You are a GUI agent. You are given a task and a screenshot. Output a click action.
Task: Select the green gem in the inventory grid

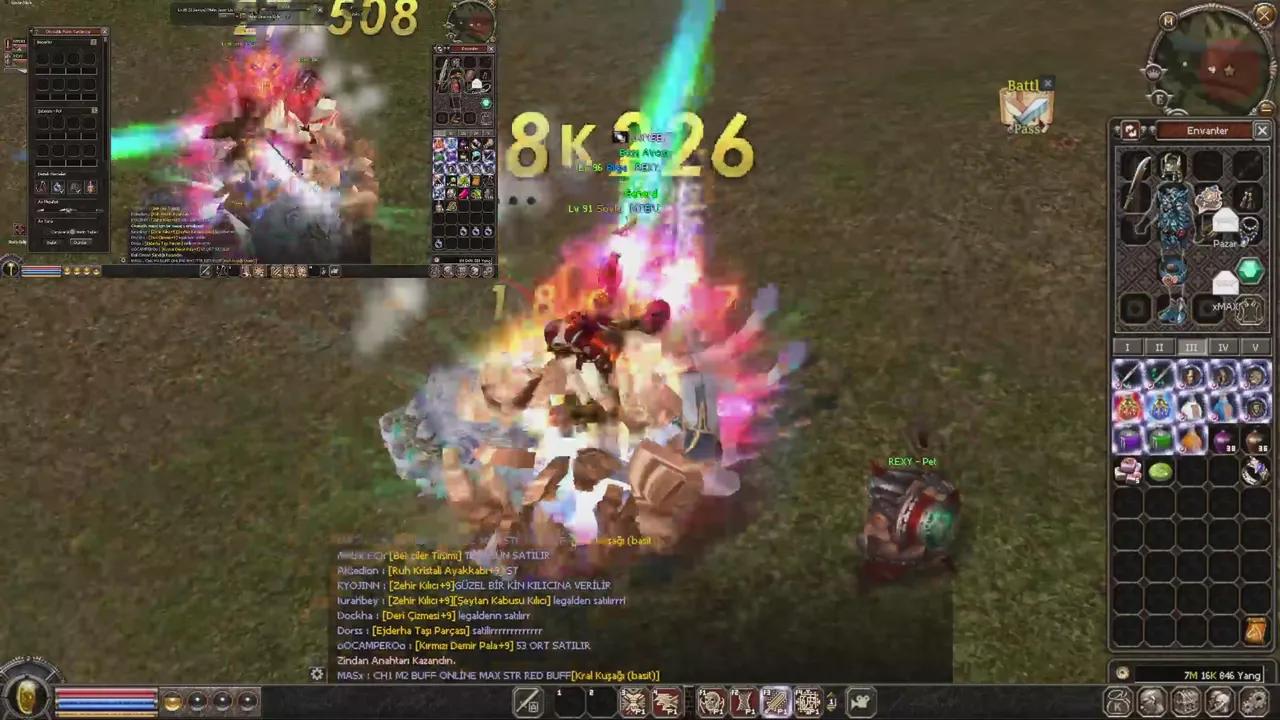(x=1160, y=471)
